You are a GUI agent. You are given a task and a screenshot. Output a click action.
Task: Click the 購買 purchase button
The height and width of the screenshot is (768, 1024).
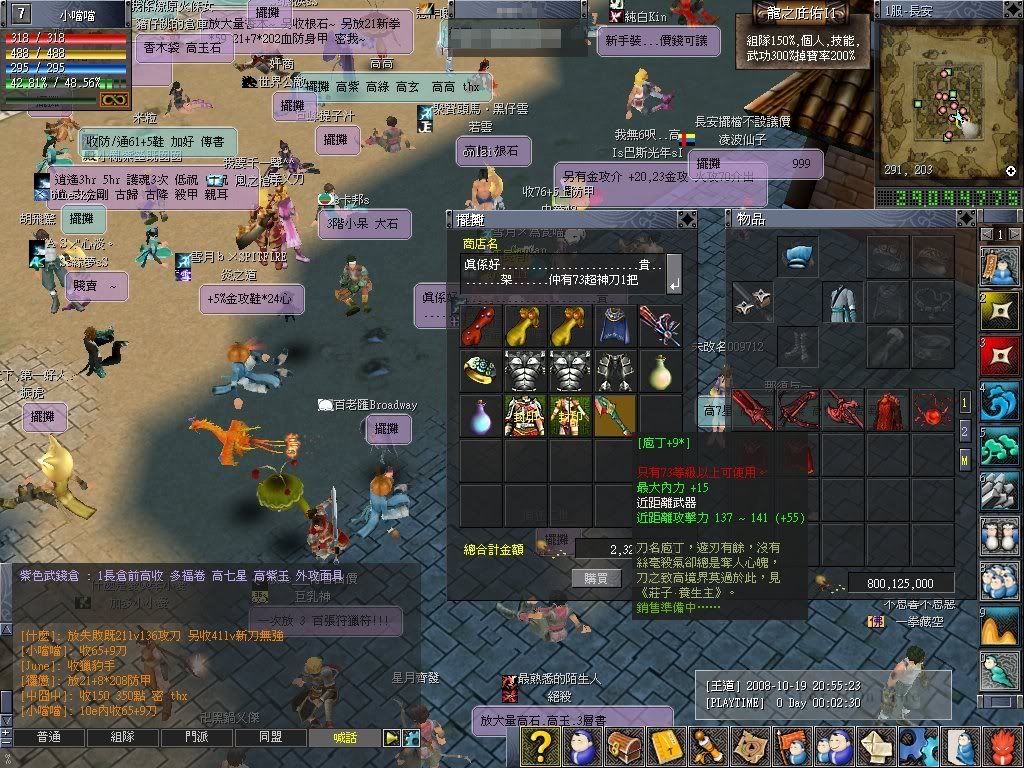point(596,578)
